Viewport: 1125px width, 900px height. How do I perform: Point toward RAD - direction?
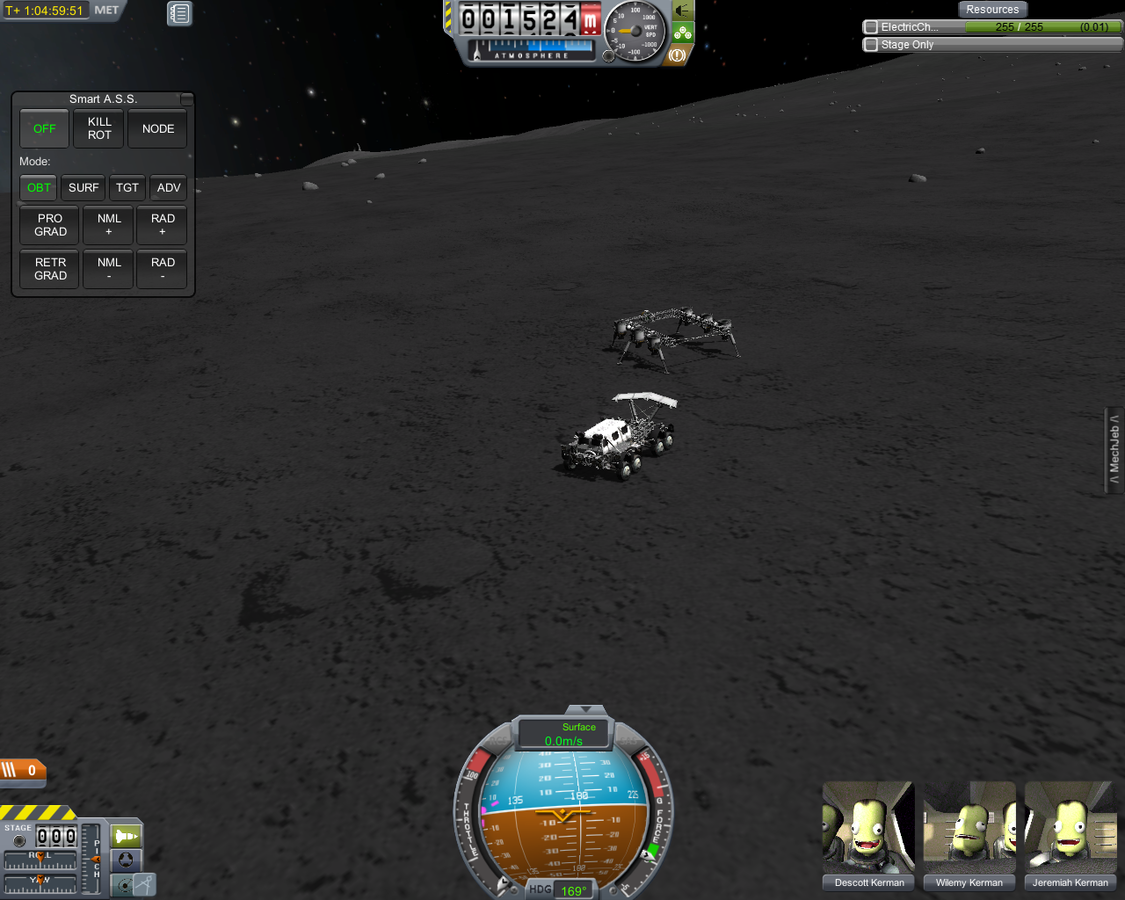163,269
